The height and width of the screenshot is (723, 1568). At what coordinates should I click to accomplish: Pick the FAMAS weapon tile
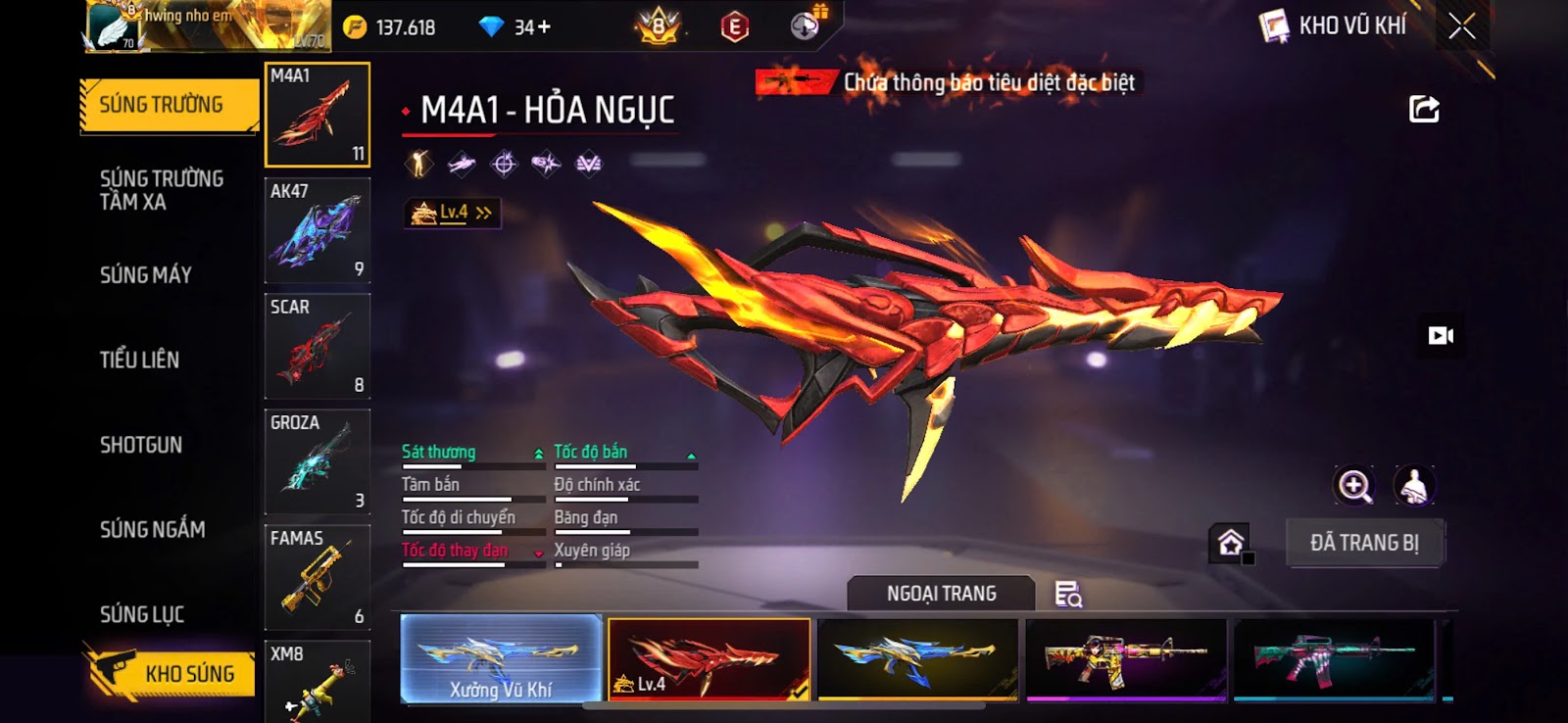coord(317,578)
